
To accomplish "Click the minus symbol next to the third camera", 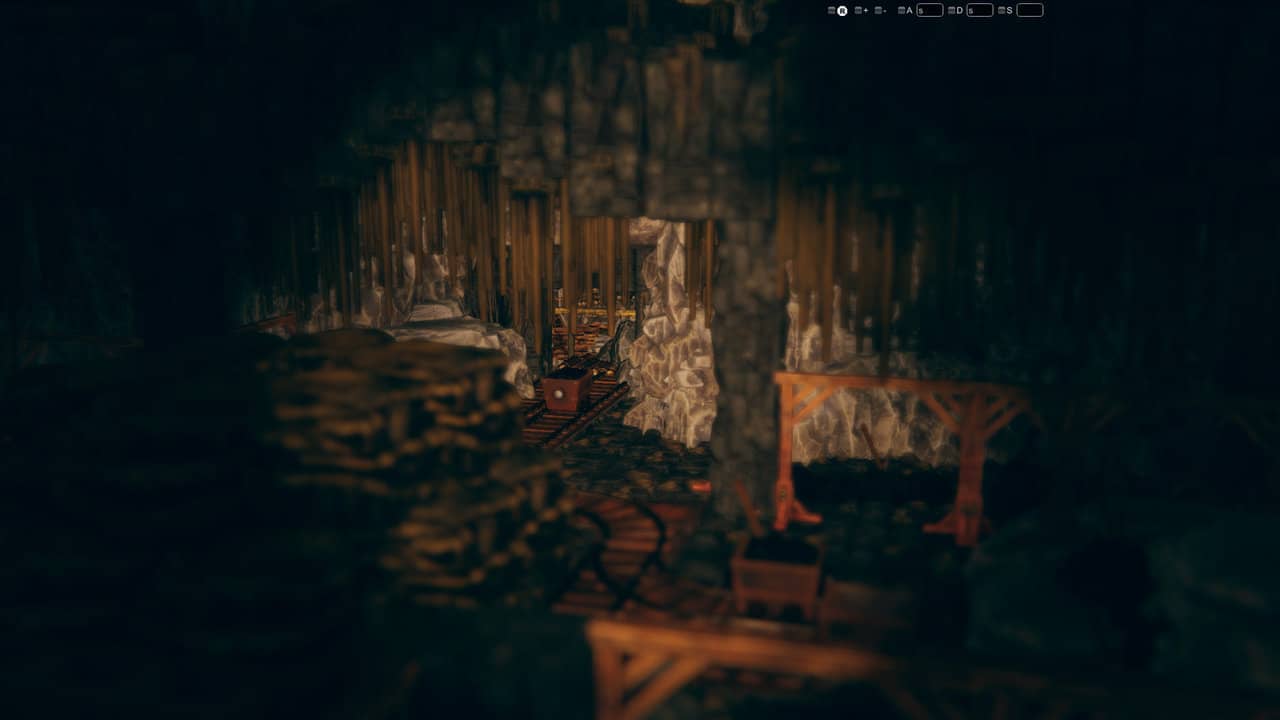I will [884, 9].
